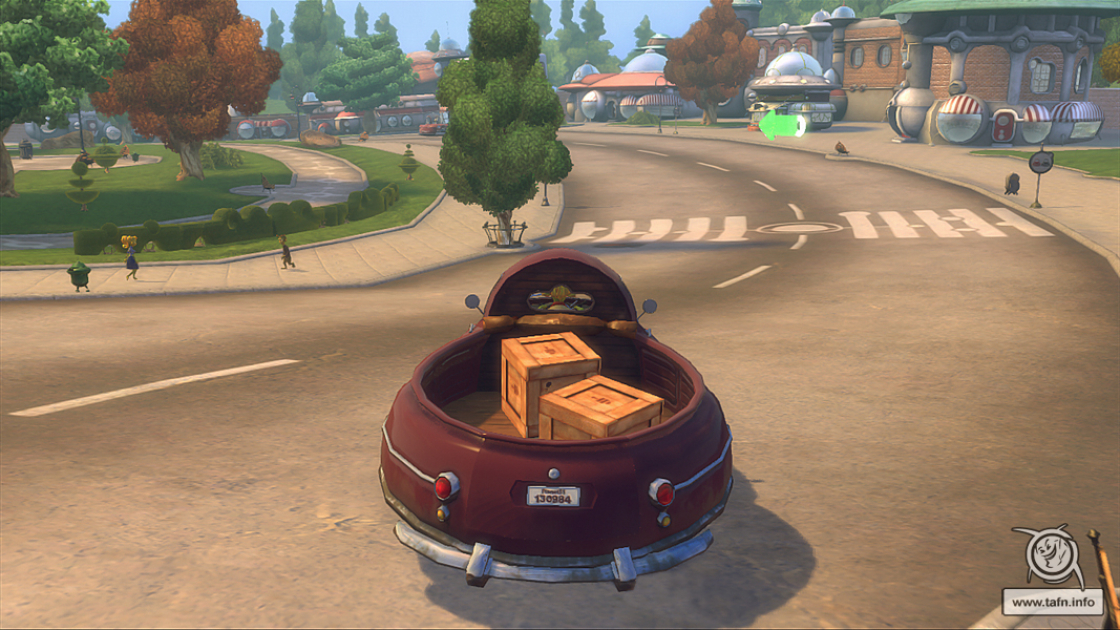Click the green objective arrow marker
Image resolution: width=1120 pixels, height=630 pixels.
click(781, 125)
